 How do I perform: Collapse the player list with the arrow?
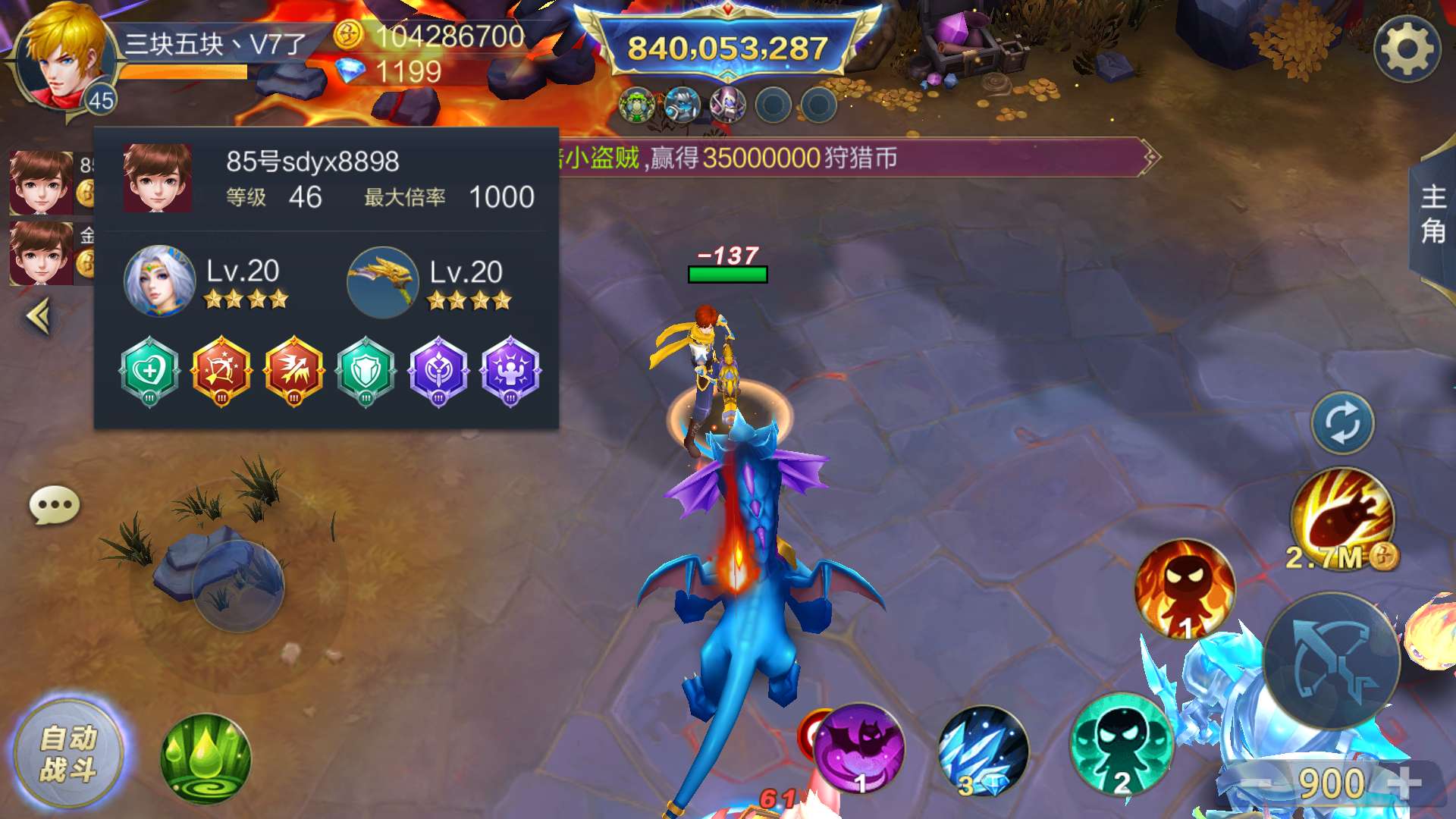click(x=39, y=316)
